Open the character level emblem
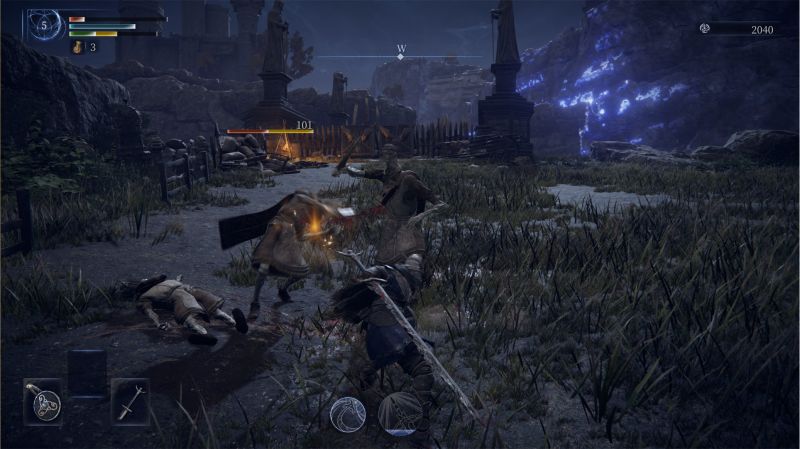Viewport: 800px width, 449px height. point(45,23)
